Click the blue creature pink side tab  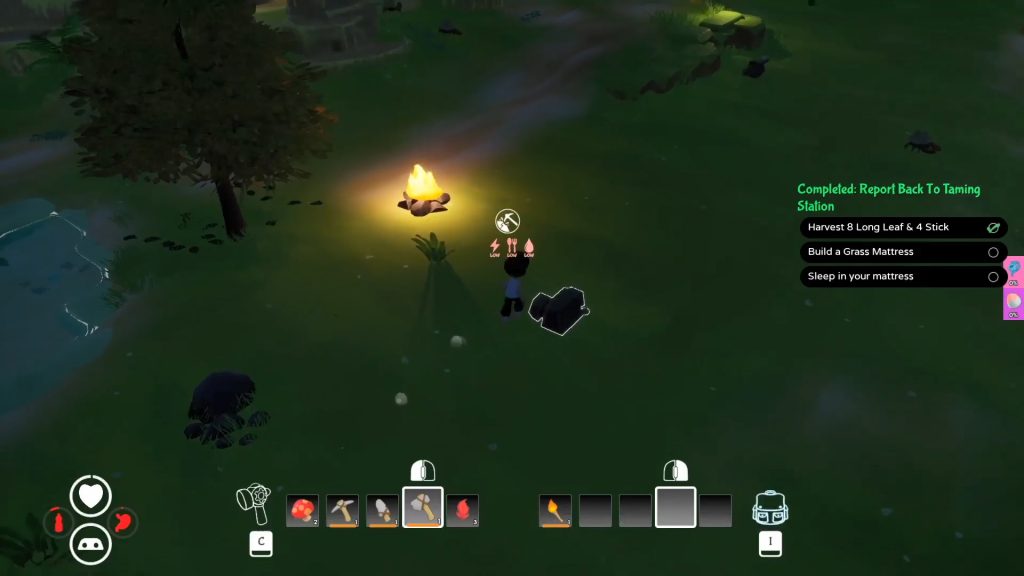1014,270
